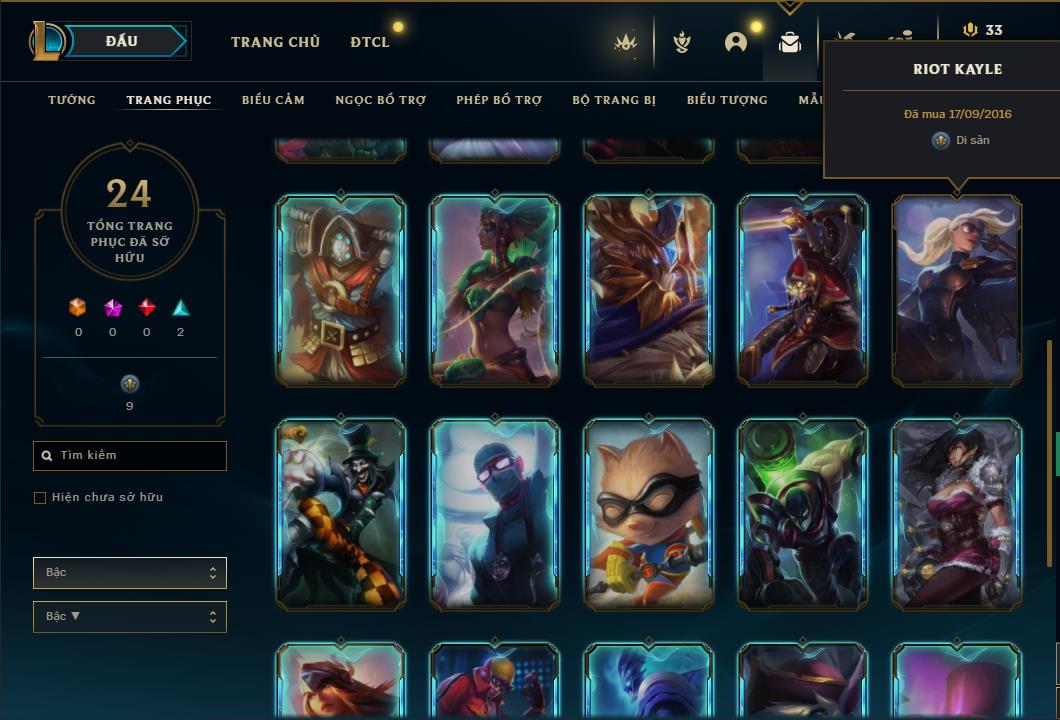Click the backpack collection icon

(x=790, y=43)
